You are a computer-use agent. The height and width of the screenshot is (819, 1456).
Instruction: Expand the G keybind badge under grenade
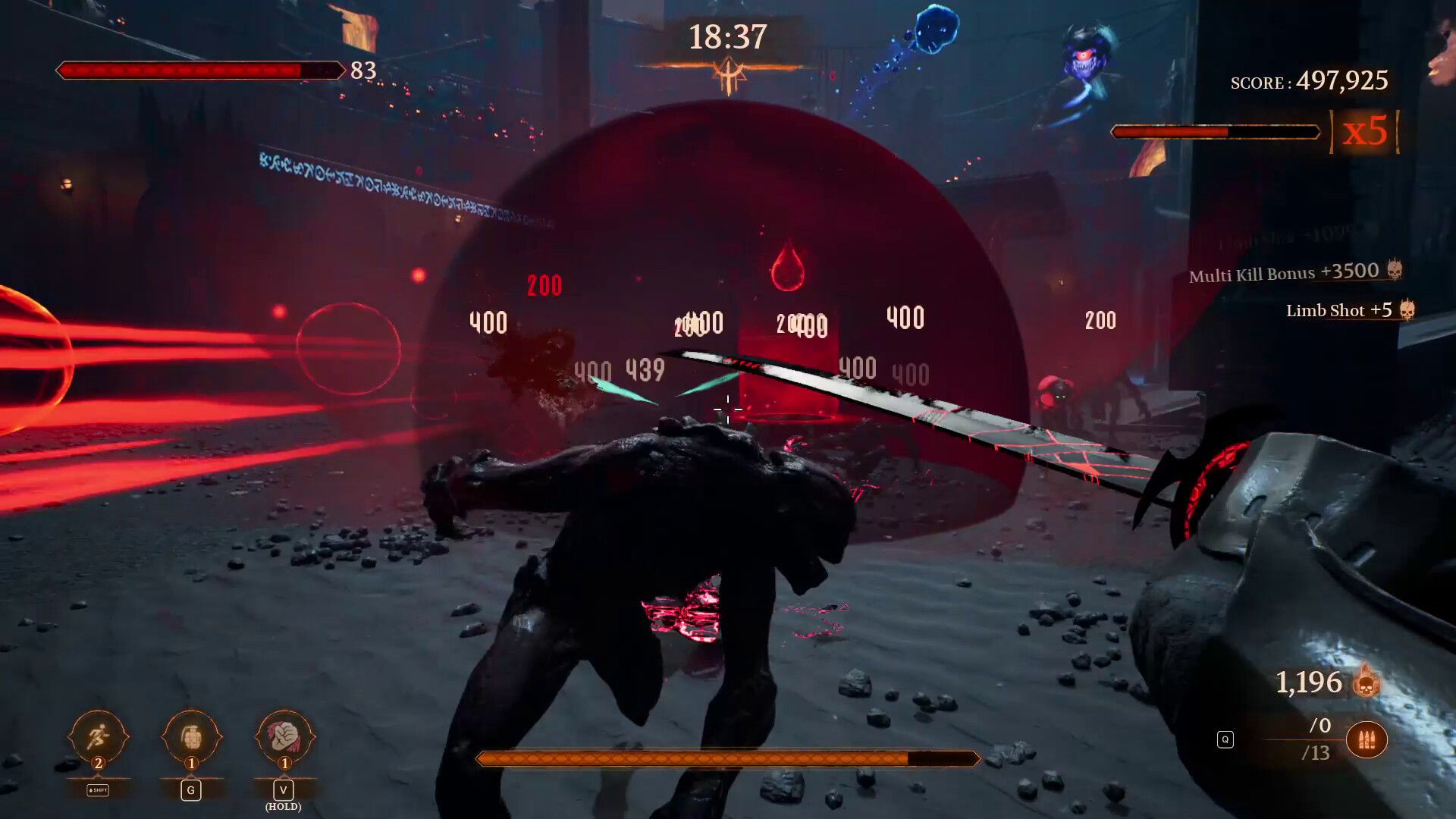pyautogui.click(x=190, y=789)
